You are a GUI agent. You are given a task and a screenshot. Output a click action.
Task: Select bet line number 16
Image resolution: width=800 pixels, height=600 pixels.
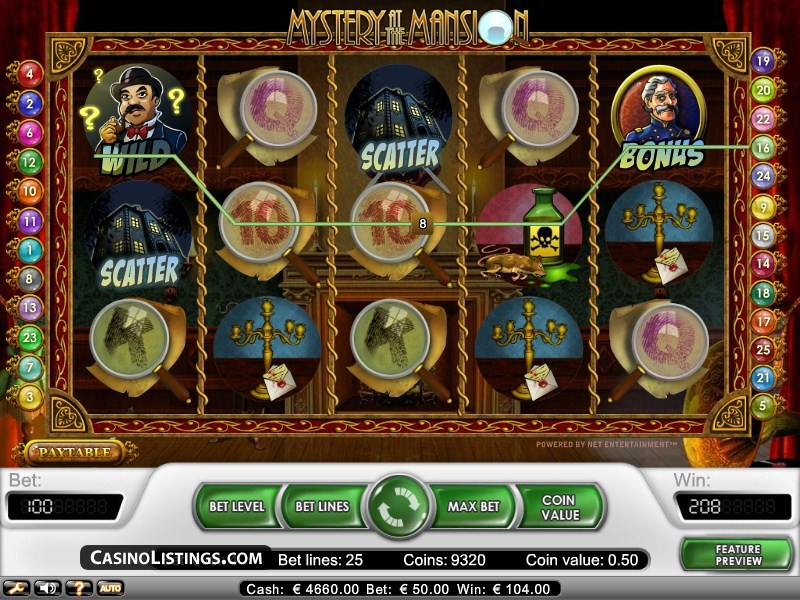[x=764, y=147]
